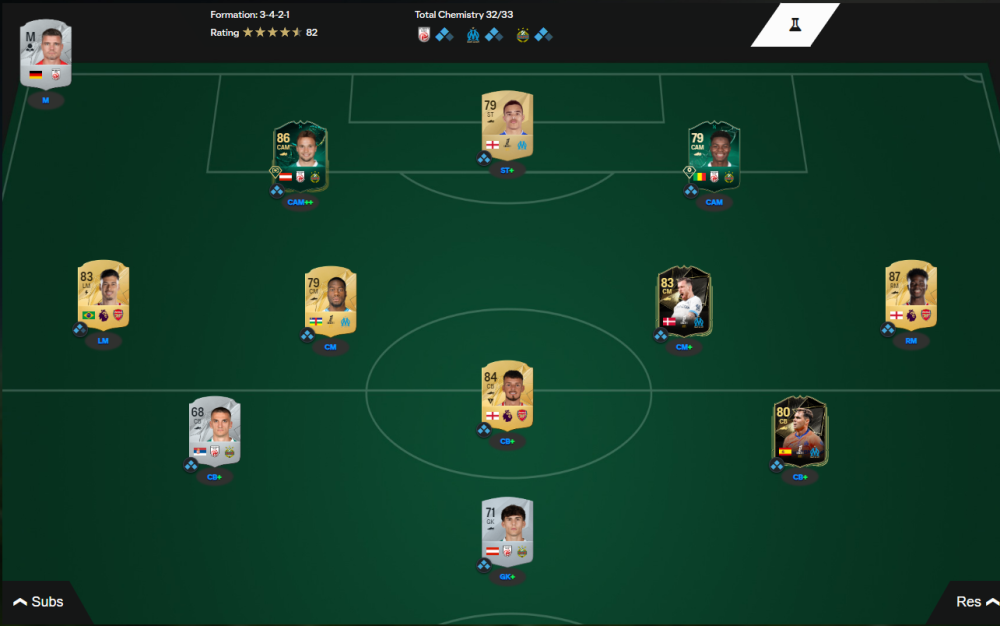Select the 84-rated central centre-back card
1000x626 pixels.
[507, 394]
